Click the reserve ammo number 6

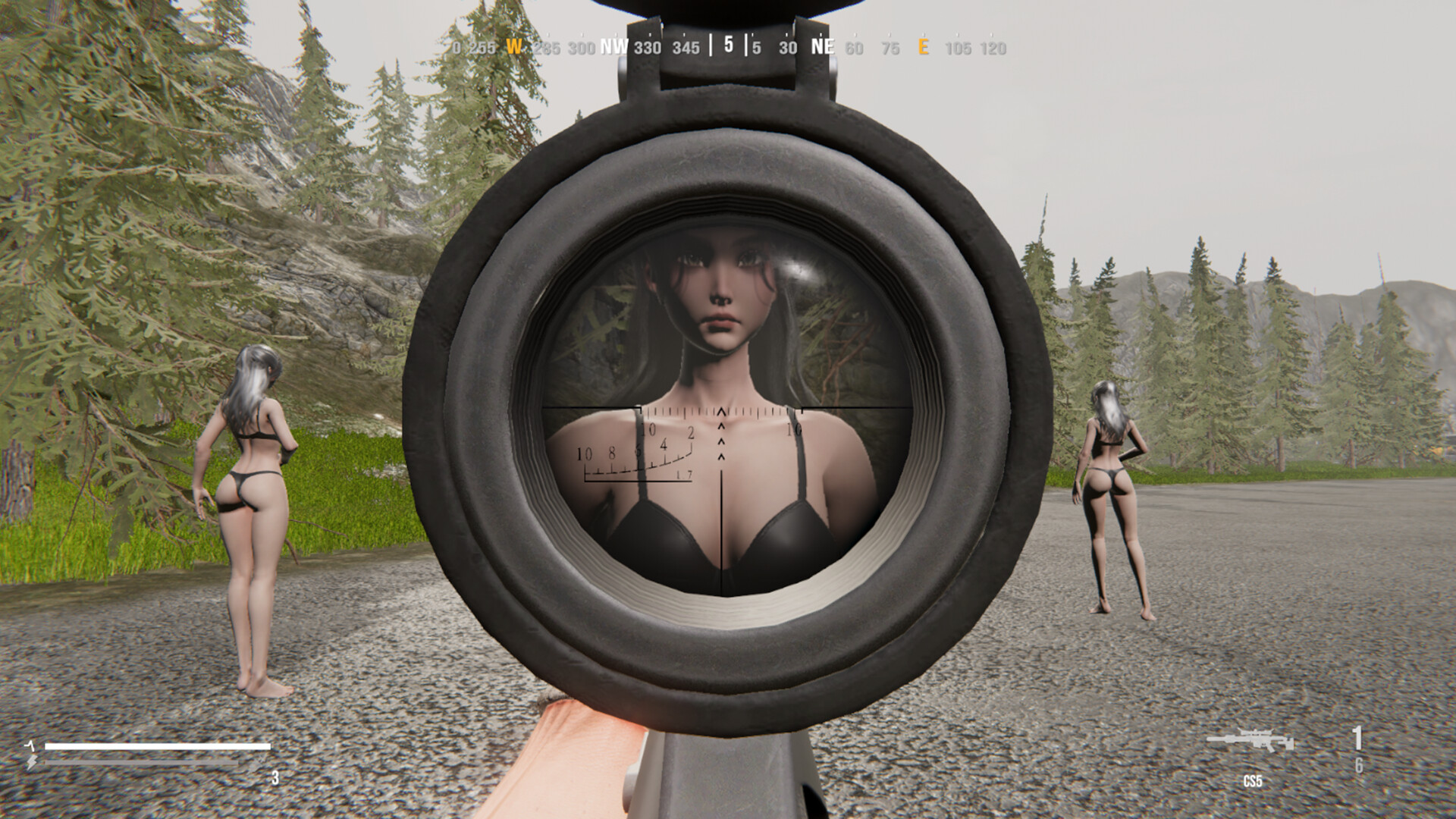click(1360, 766)
